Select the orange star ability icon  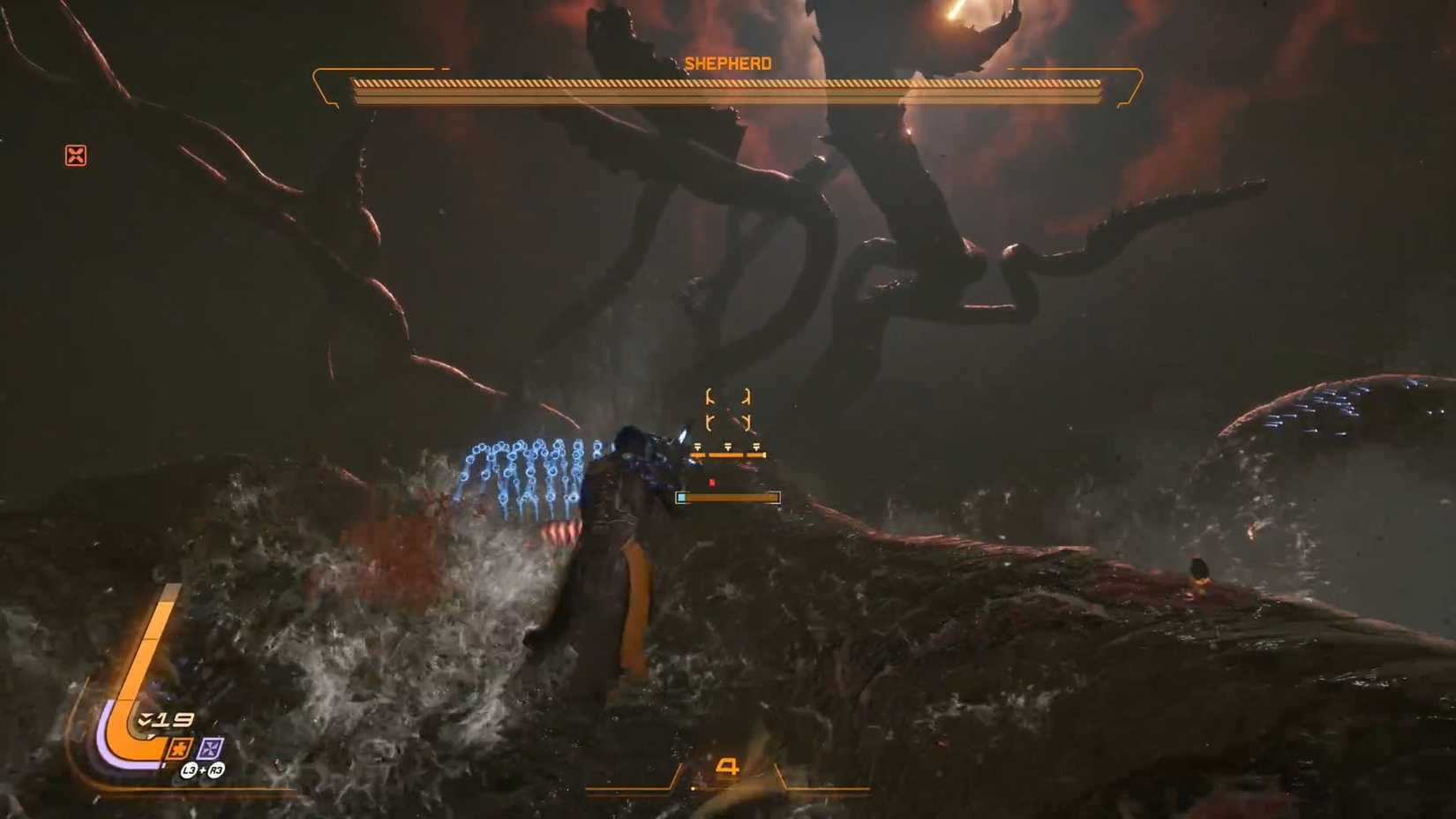tap(180, 748)
